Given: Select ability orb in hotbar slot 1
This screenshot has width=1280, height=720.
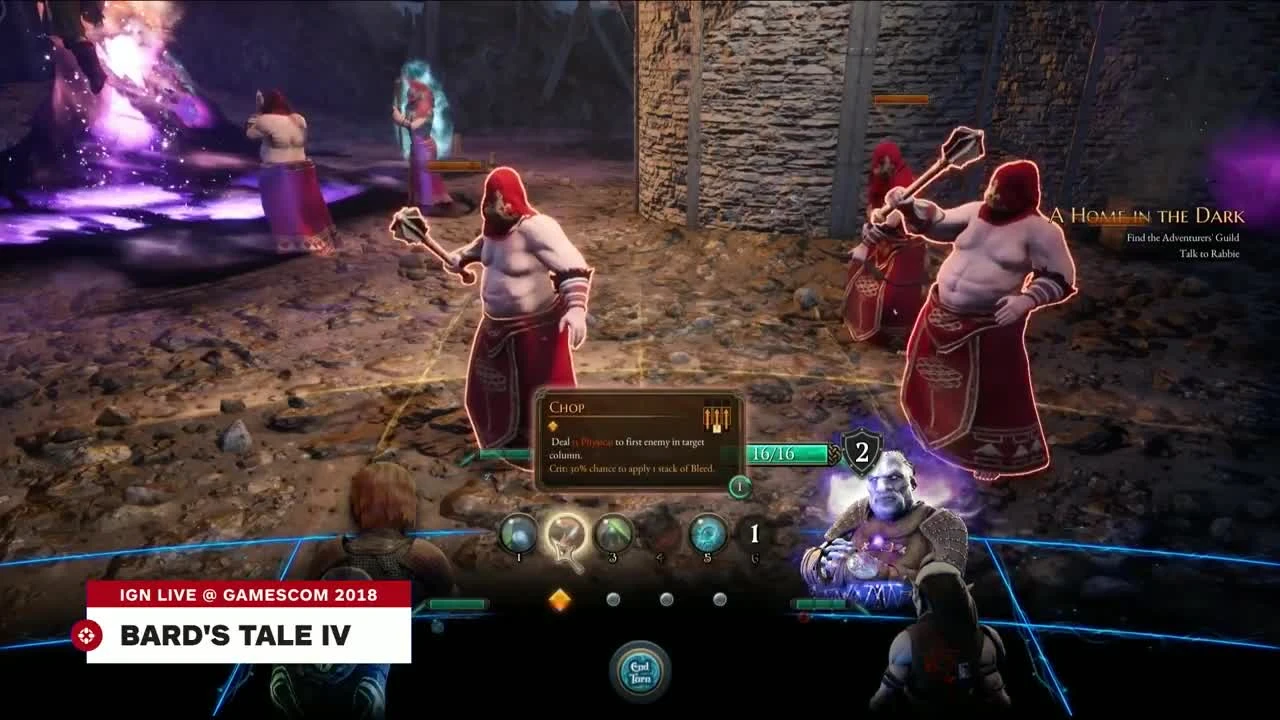Looking at the screenshot, I should point(518,534).
